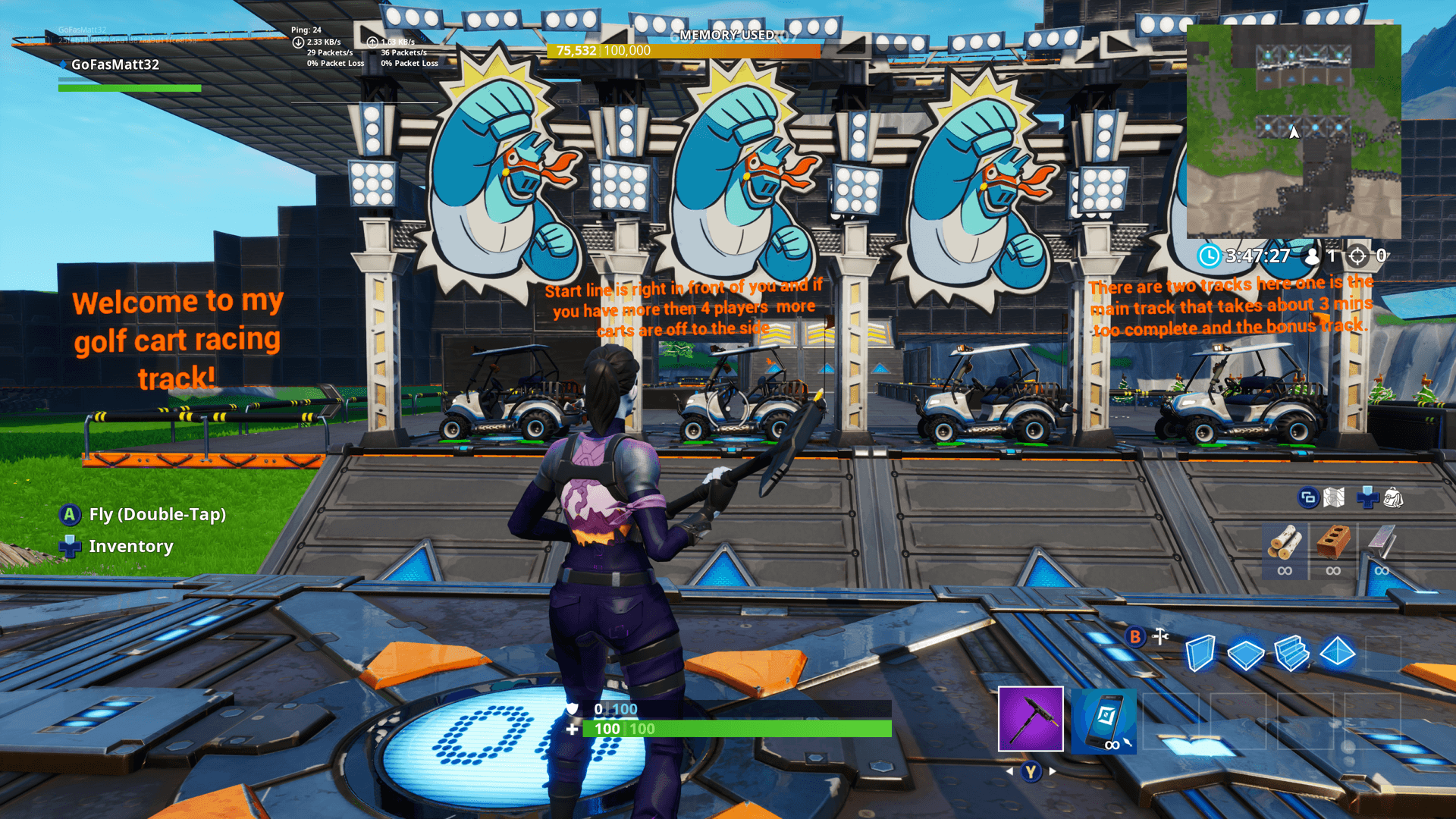Open the backpack inventory icon
Screen dimensions: 1456x819
(1394, 498)
